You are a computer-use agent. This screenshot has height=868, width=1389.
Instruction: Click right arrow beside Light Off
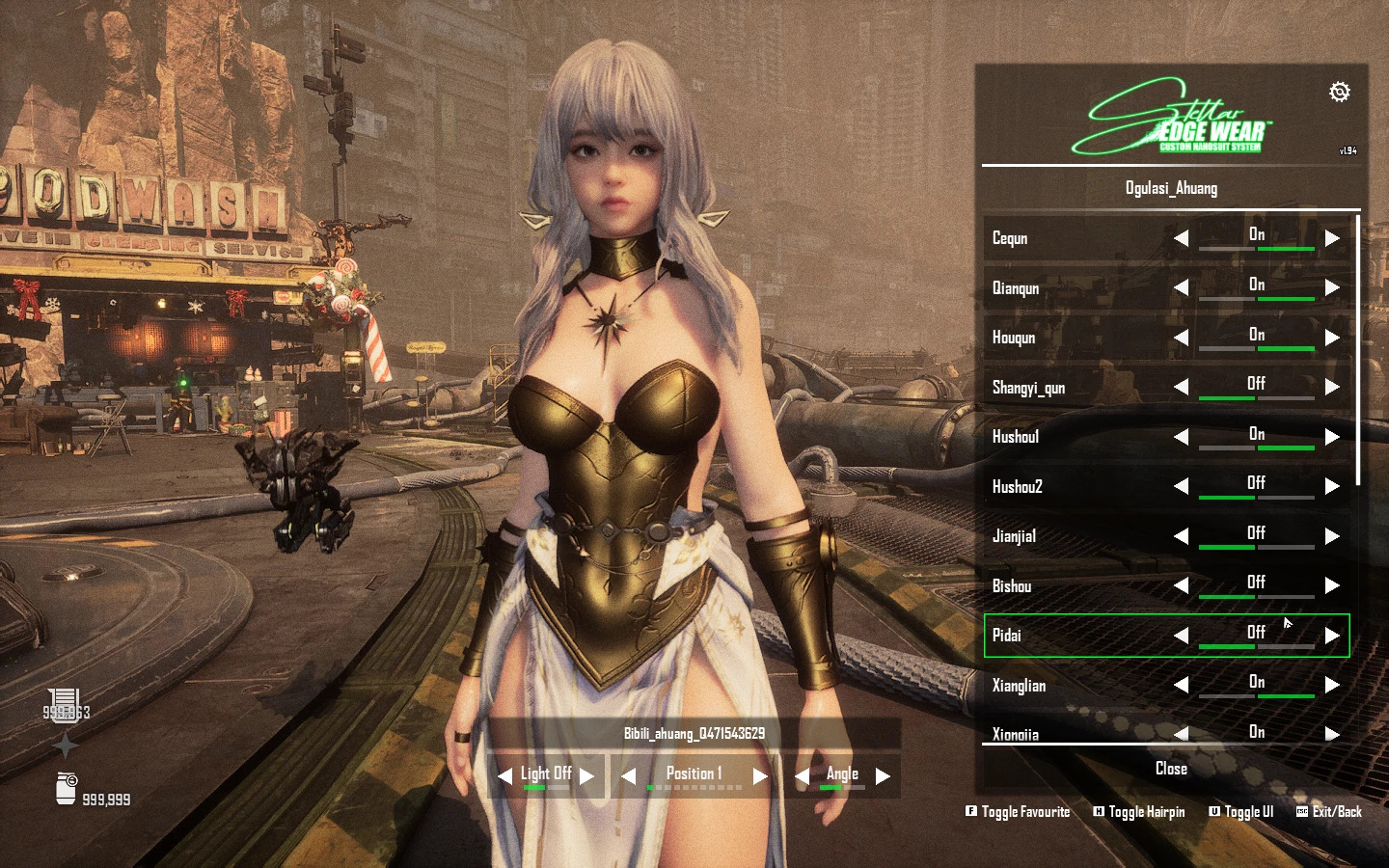click(586, 776)
